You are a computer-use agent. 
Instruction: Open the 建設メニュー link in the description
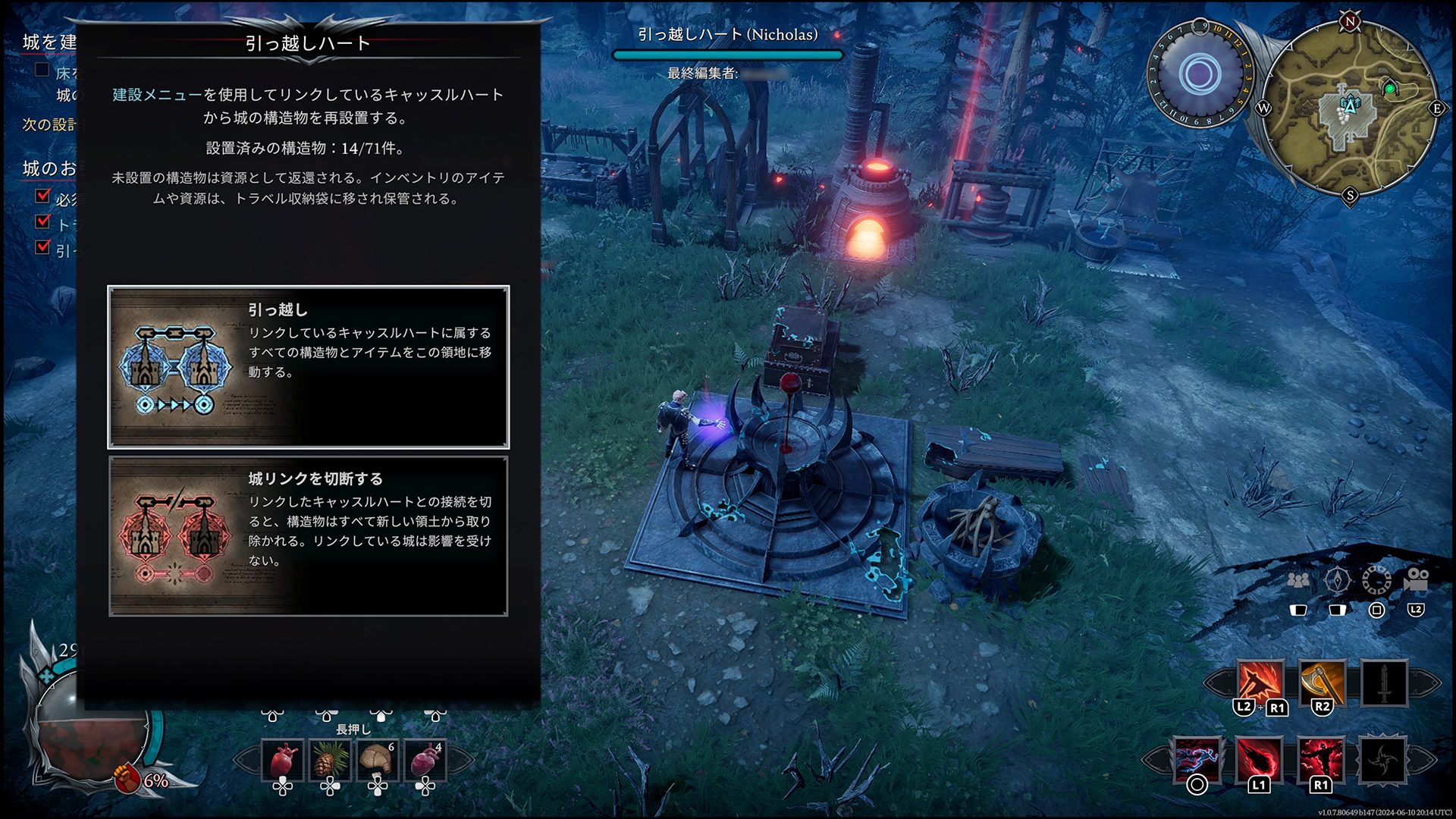(x=158, y=95)
